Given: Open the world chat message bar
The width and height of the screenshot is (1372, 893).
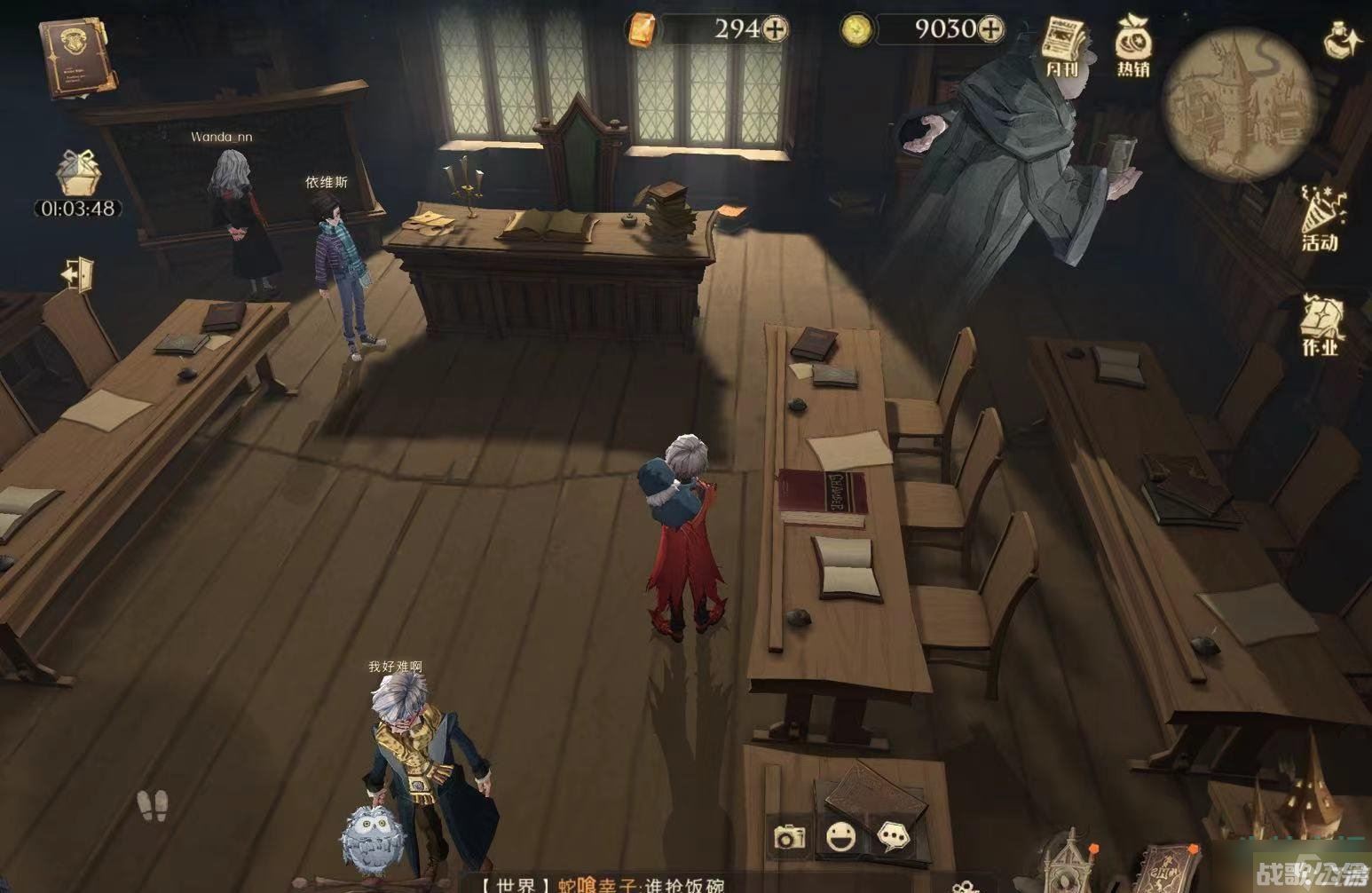Looking at the screenshot, I should [x=603, y=884].
